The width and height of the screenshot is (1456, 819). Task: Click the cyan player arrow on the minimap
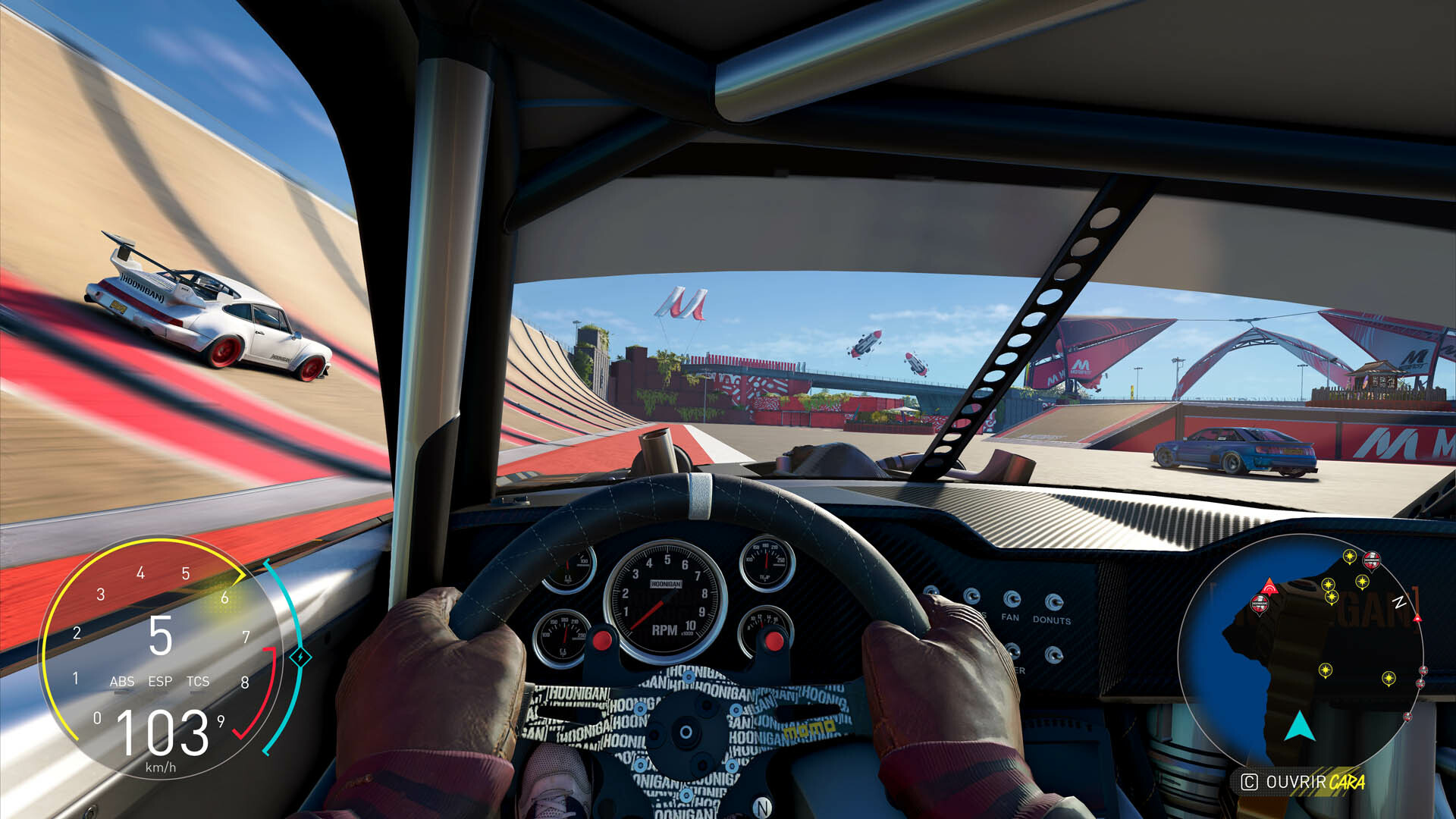click(x=1300, y=726)
